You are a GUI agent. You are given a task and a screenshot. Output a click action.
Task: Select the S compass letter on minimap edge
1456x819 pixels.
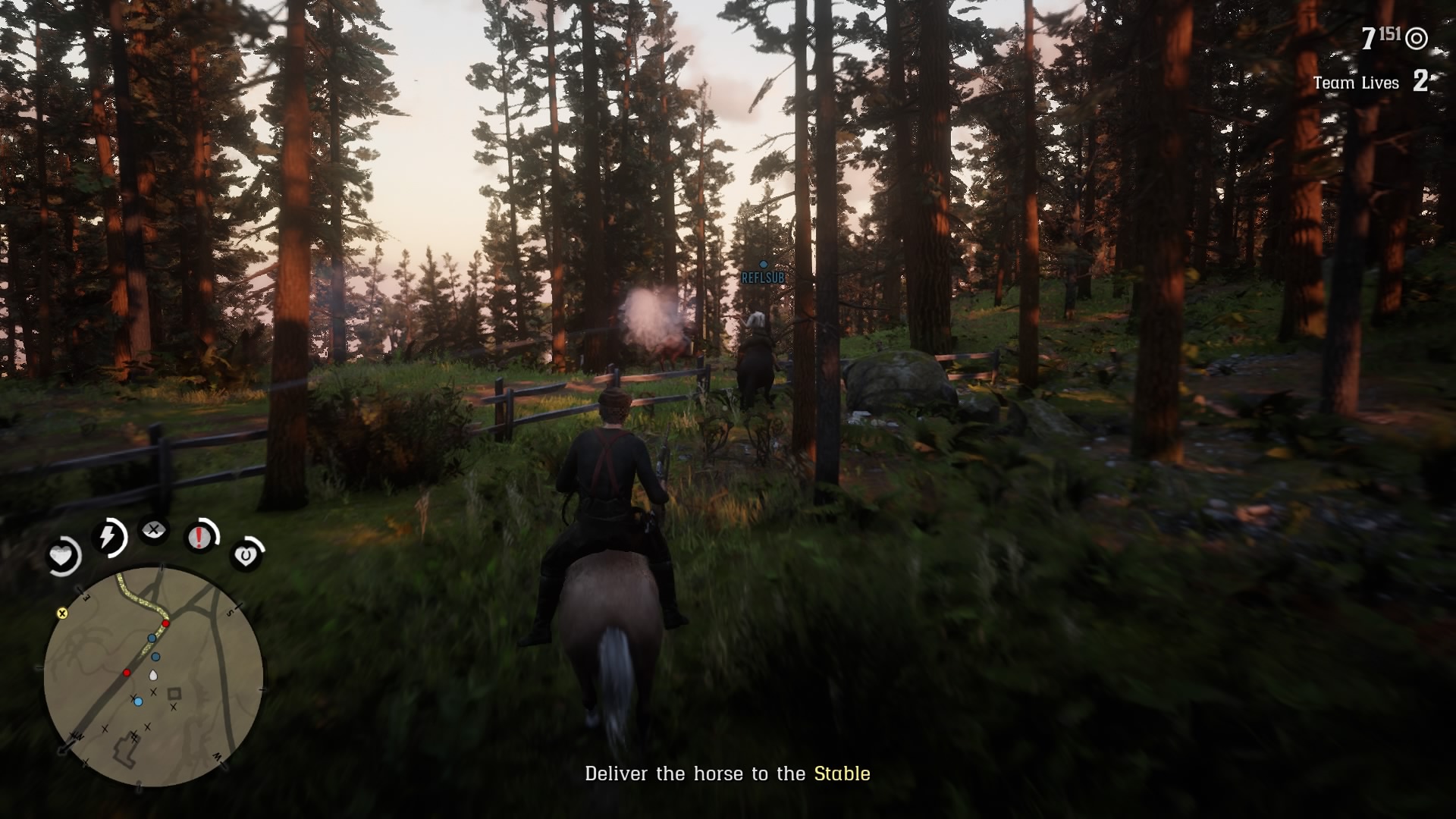(230, 612)
